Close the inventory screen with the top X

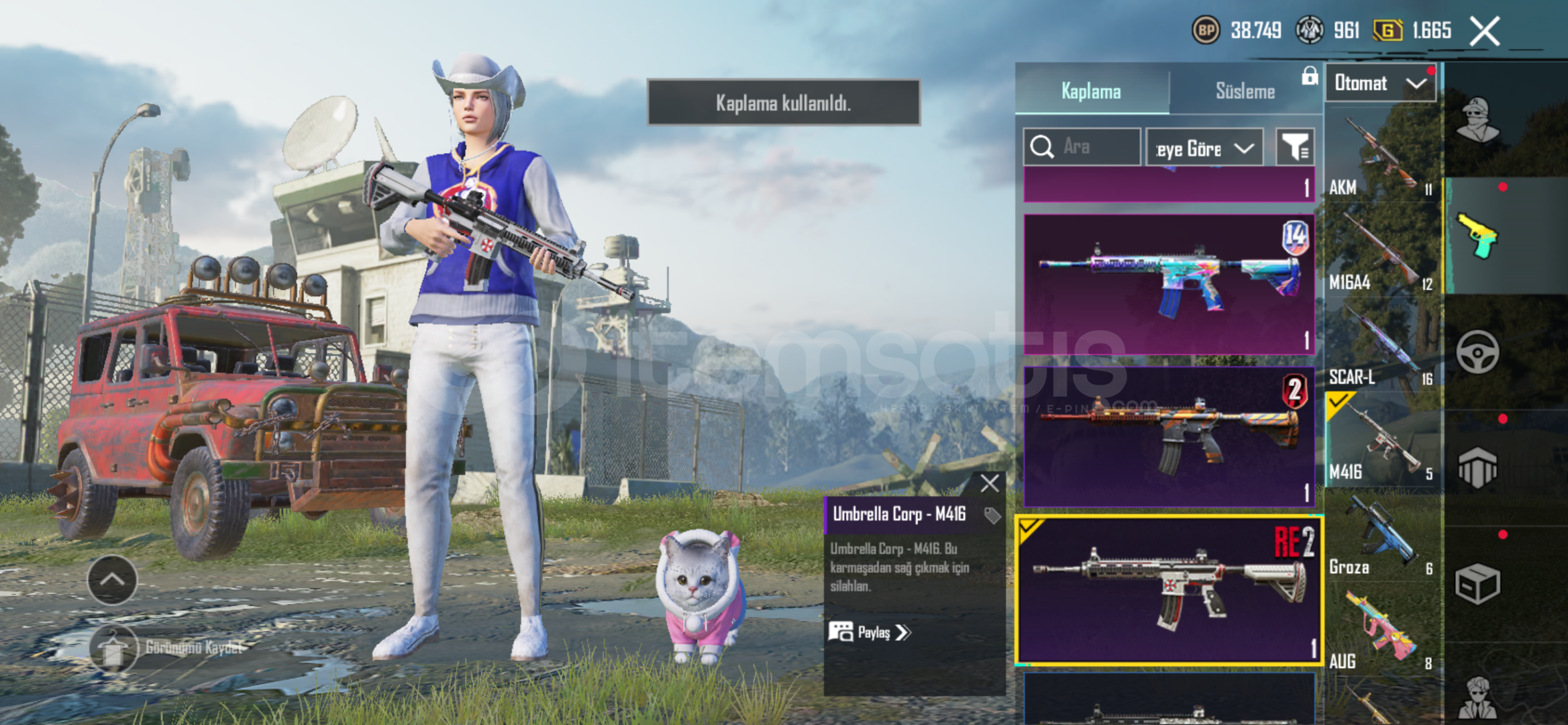pyautogui.click(x=1484, y=31)
